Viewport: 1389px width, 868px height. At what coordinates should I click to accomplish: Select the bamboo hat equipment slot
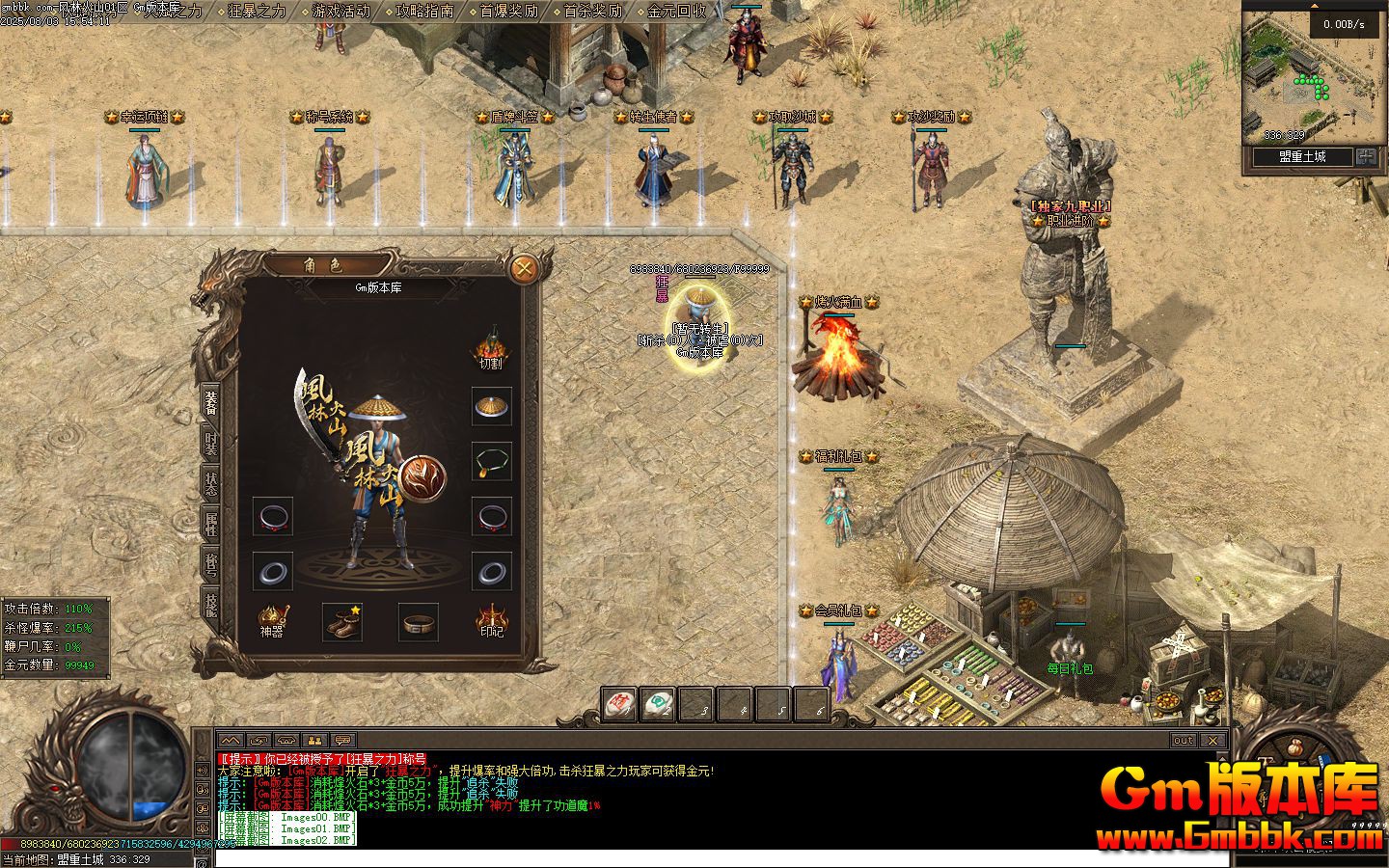[491, 407]
